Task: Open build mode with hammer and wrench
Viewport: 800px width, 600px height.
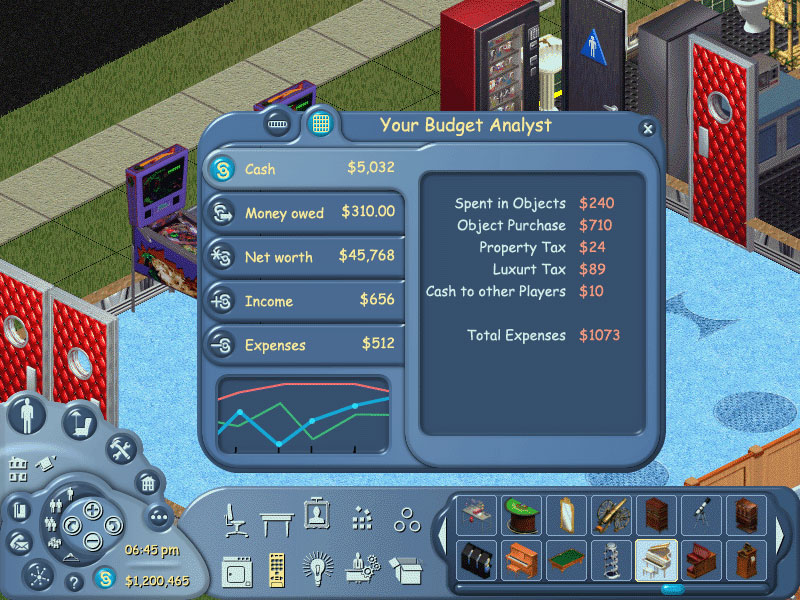Action: pos(121,449)
